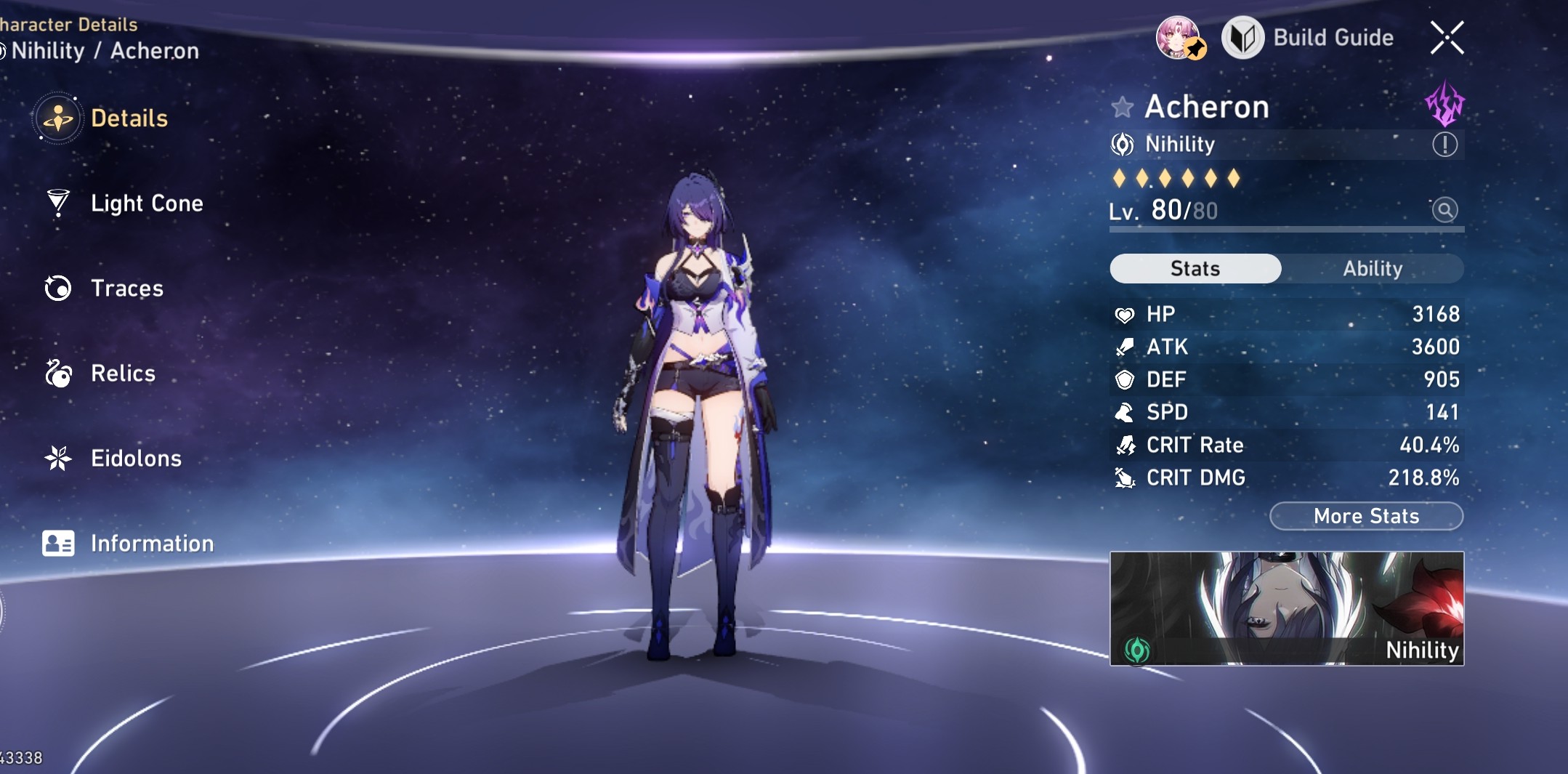This screenshot has height=774, width=1568.
Task: Toggle the favorite star next to Acheron
Action: click(1123, 107)
